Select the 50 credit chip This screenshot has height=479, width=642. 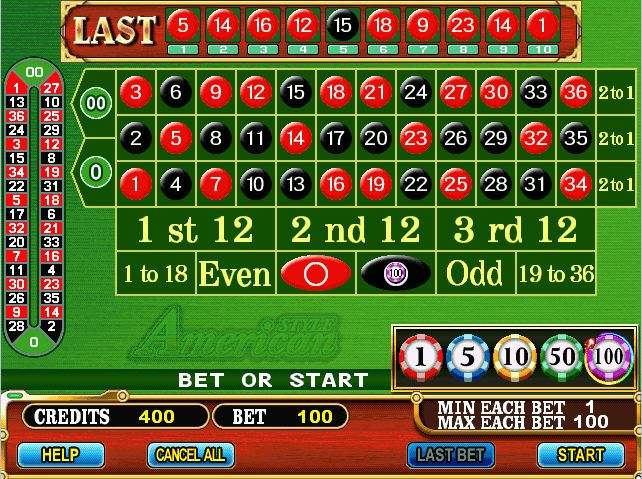tap(562, 357)
